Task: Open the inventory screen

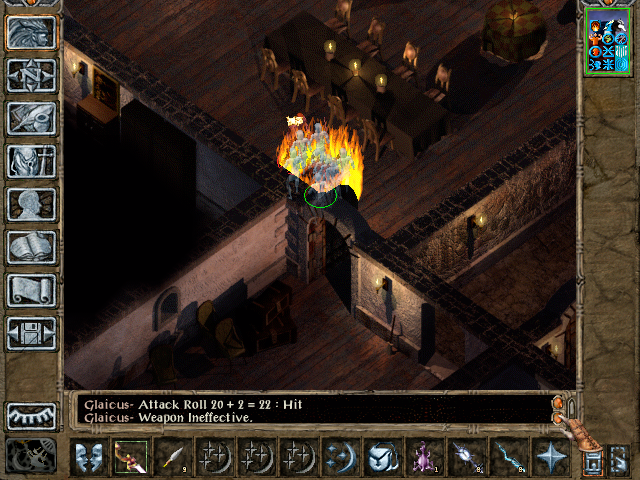Action: [x=31, y=161]
